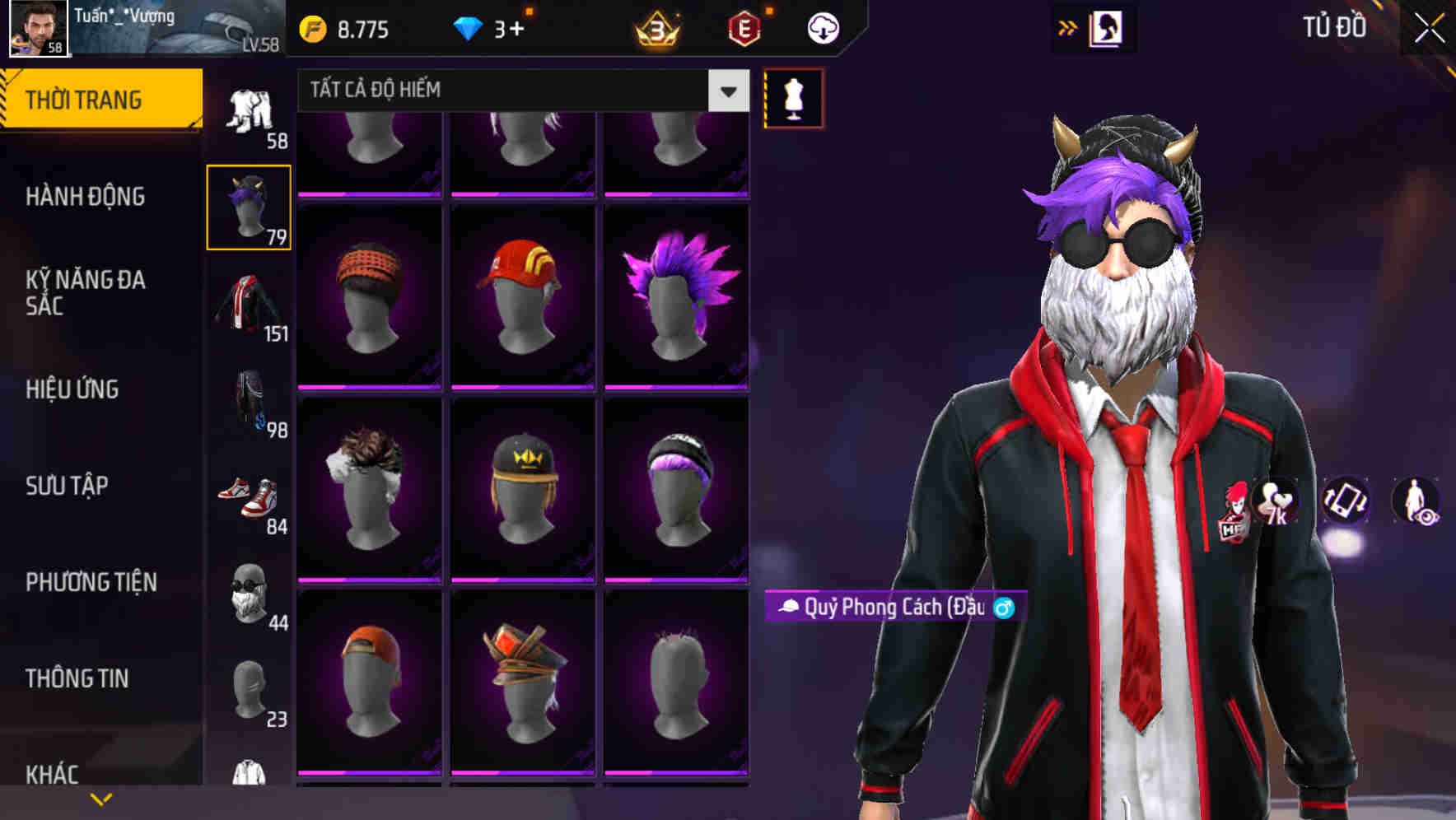Open the character portrait preview icon
1456x820 pixels.
(x=1108, y=27)
